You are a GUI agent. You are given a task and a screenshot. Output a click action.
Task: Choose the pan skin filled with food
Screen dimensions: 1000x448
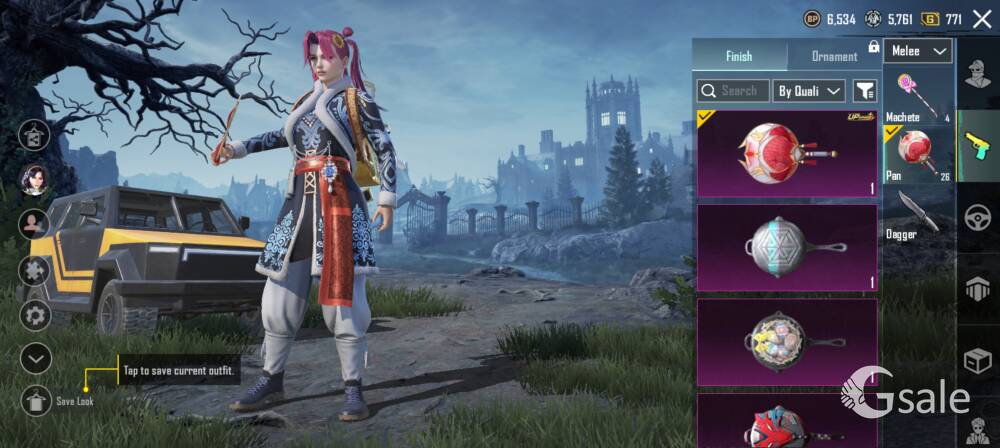pyautogui.click(x=787, y=340)
